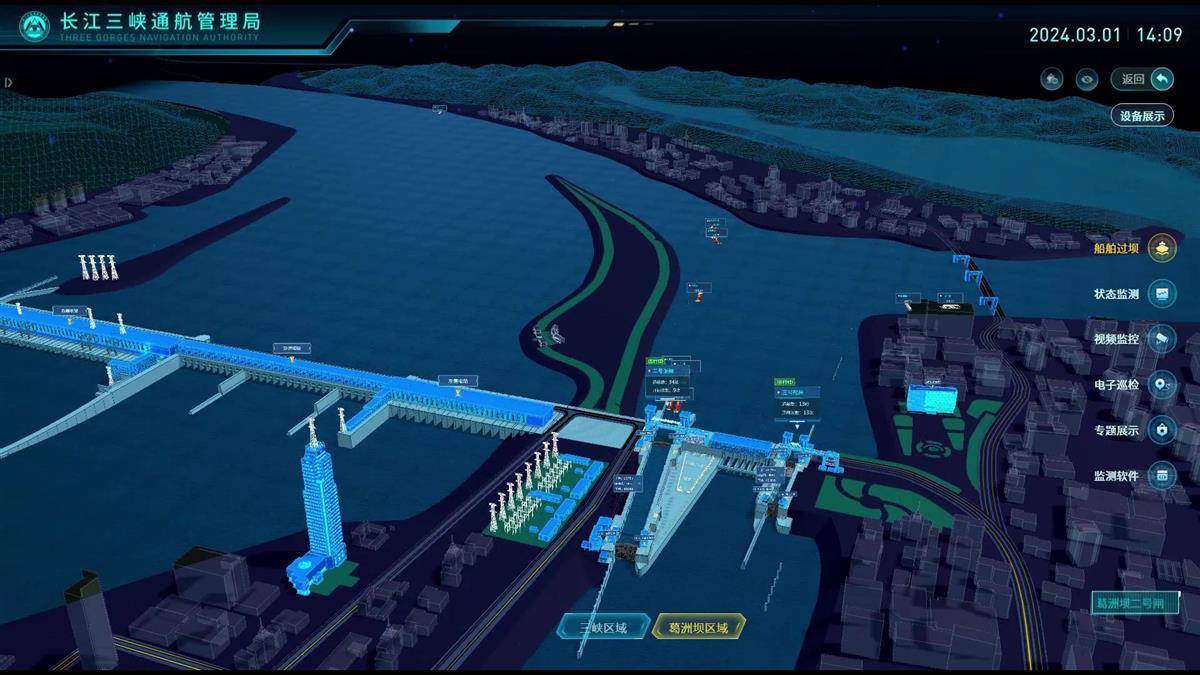This screenshot has width=1200, height=675.
Task: Open 视频监控 video surveillance
Action: (1160, 339)
